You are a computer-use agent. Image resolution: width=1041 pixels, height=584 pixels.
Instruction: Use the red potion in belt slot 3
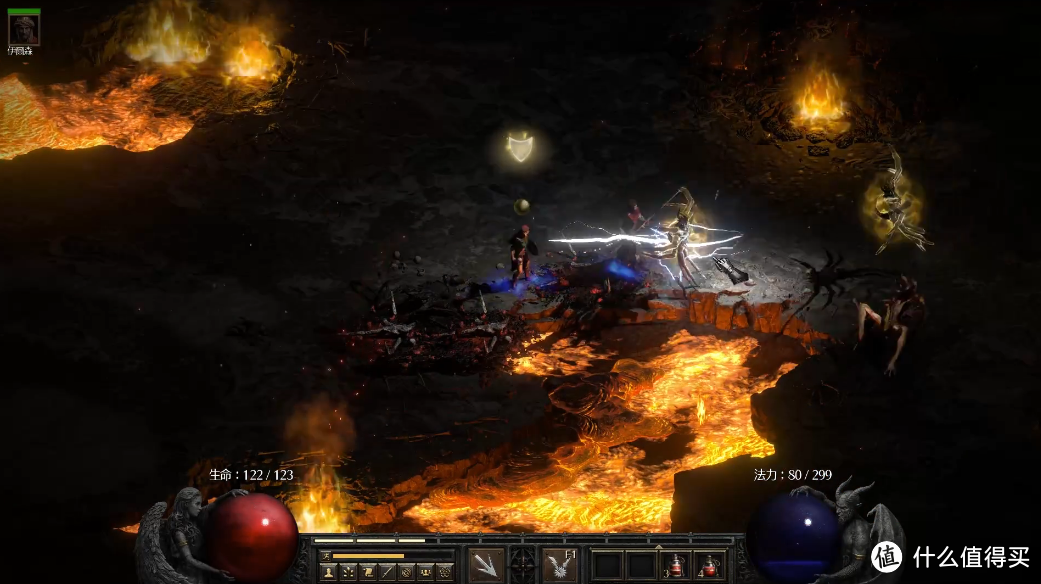[x=676, y=565]
